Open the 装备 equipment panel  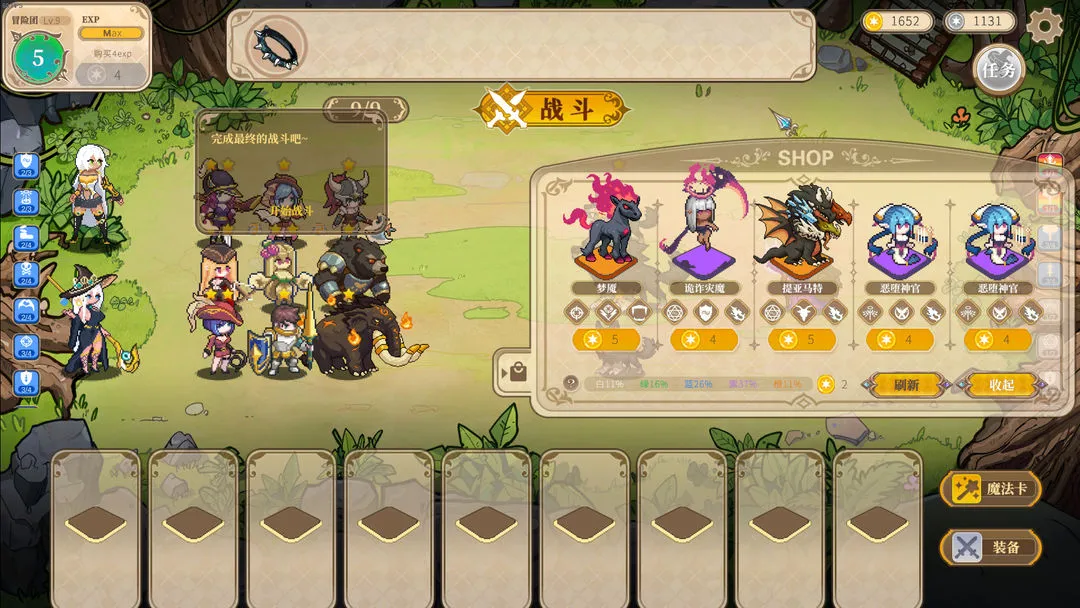(990, 547)
